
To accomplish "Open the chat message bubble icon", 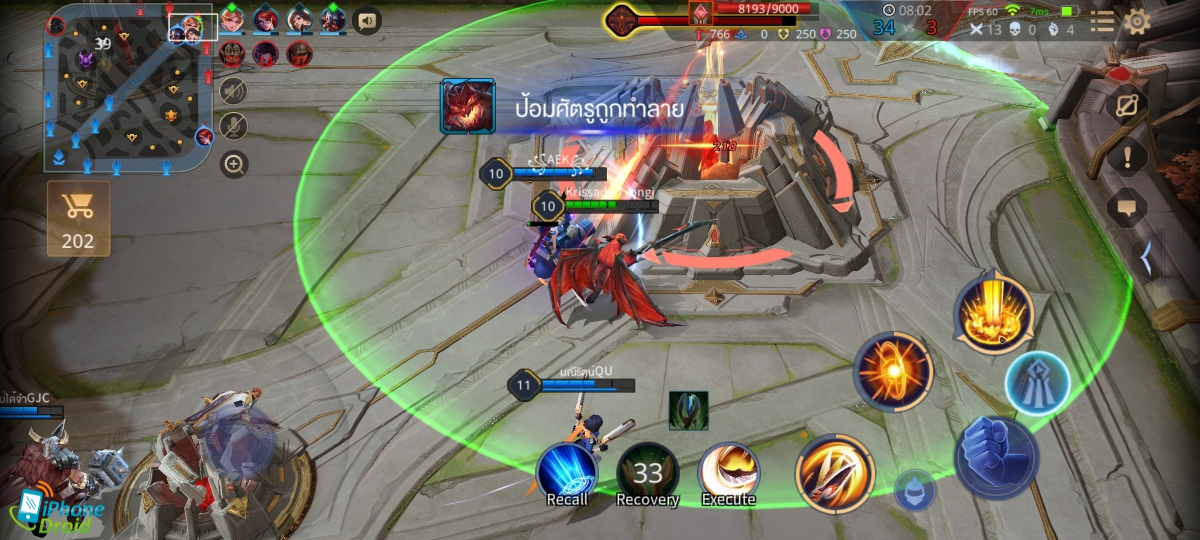I will (1128, 209).
